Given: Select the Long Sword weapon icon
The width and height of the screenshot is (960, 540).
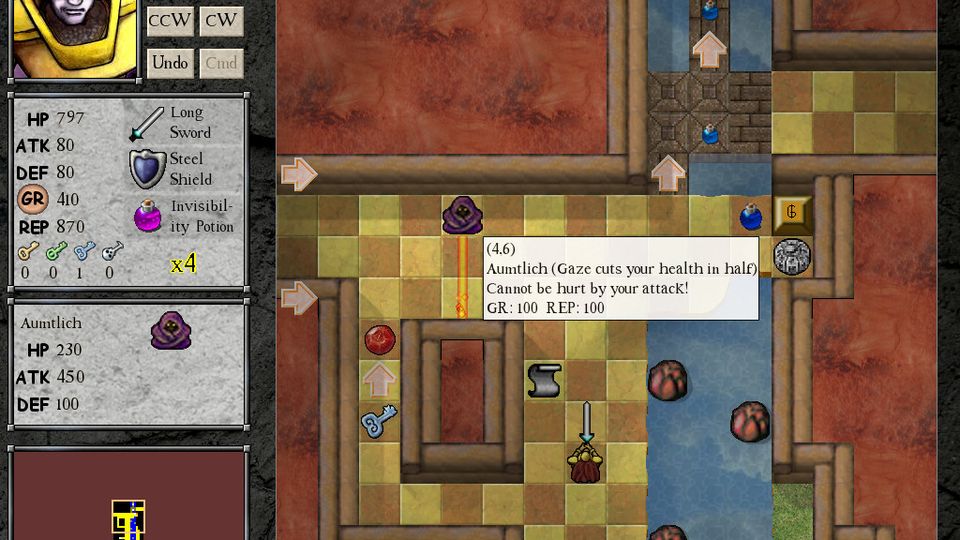Looking at the screenshot, I should pyautogui.click(x=146, y=123).
